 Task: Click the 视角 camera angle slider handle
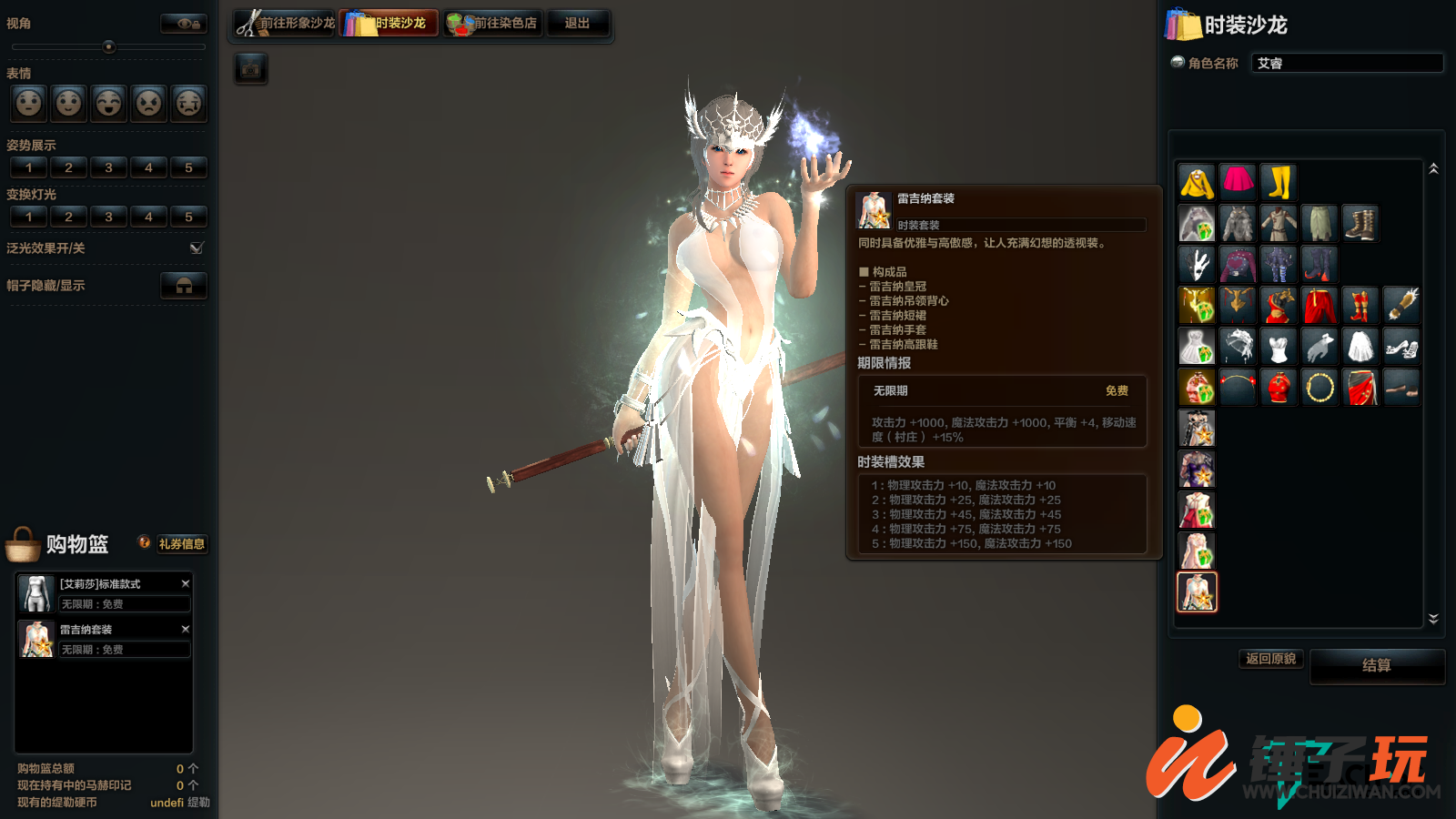pos(109,46)
